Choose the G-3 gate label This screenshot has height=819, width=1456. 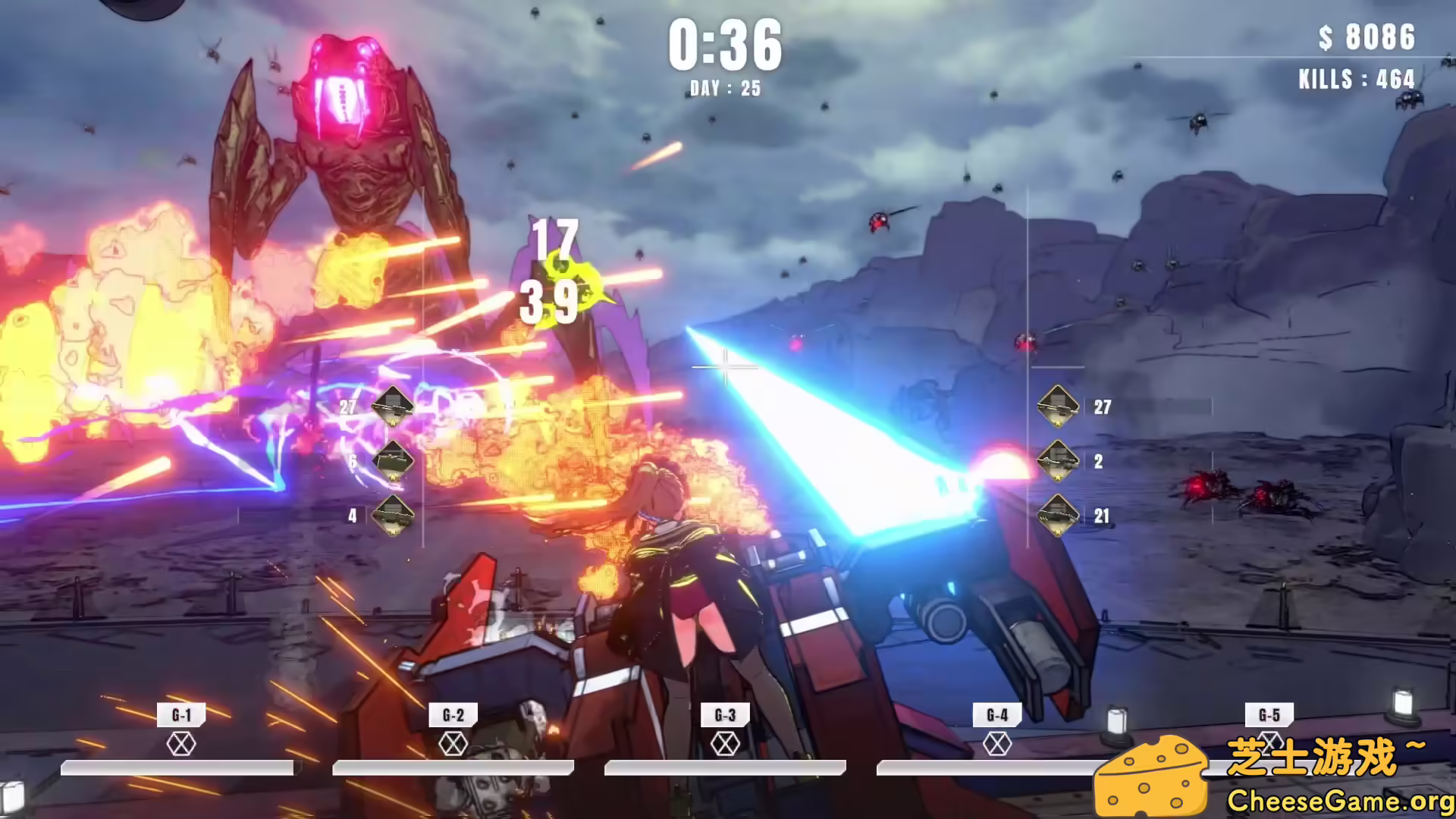tap(725, 714)
